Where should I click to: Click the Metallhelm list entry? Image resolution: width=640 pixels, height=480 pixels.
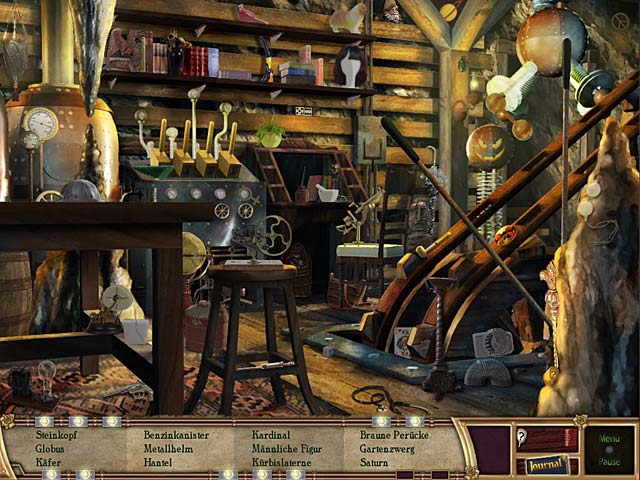pyautogui.click(x=168, y=449)
